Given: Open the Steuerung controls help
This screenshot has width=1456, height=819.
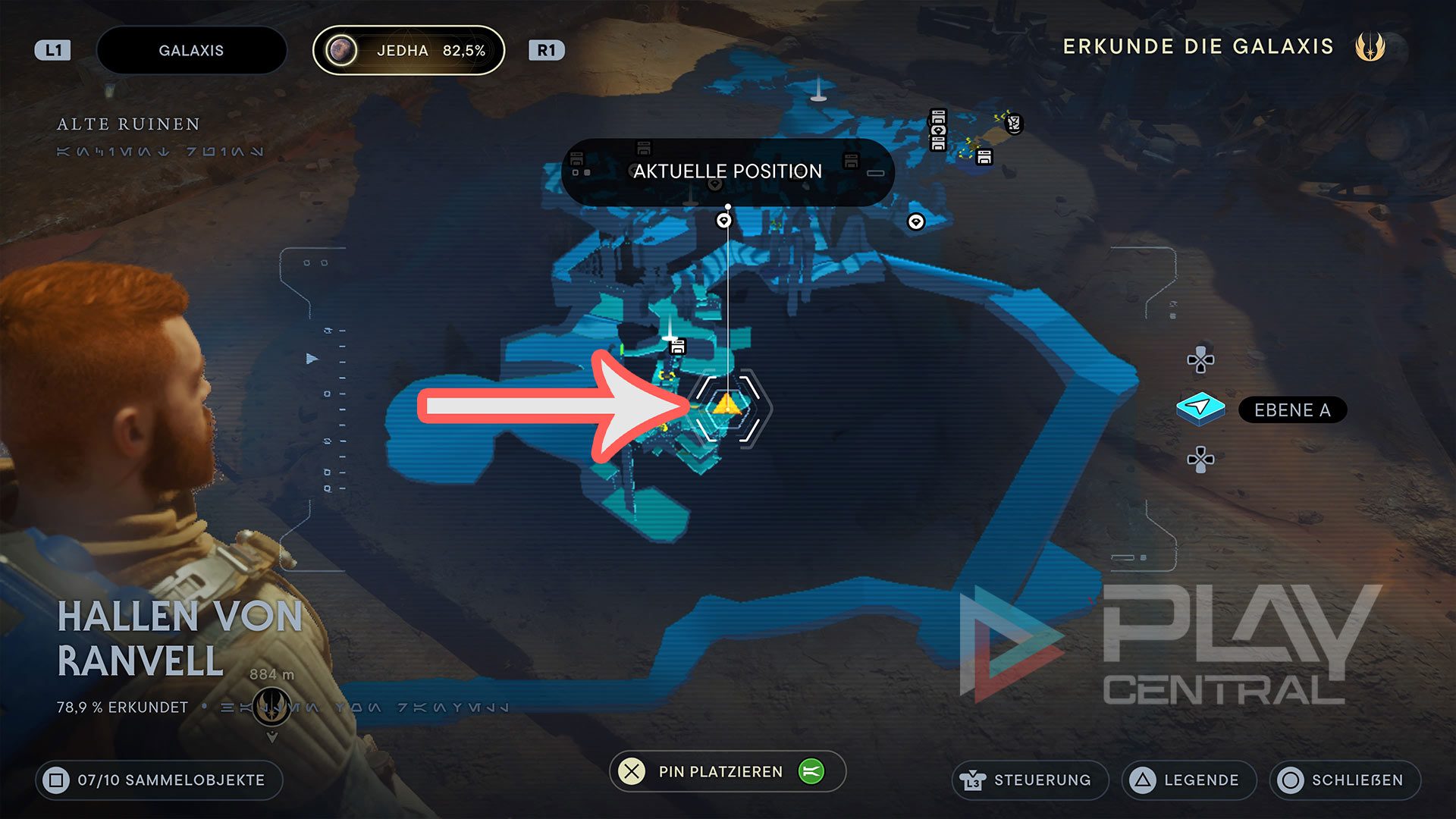Looking at the screenshot, I should pos(1030,780).
